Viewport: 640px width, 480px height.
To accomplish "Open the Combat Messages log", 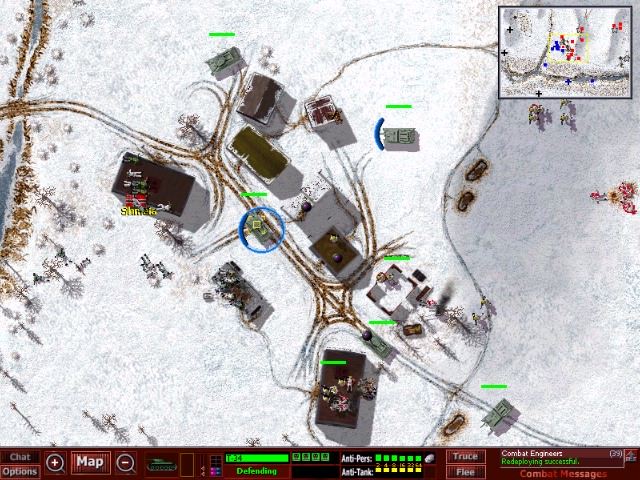I will tap(563, 474).
